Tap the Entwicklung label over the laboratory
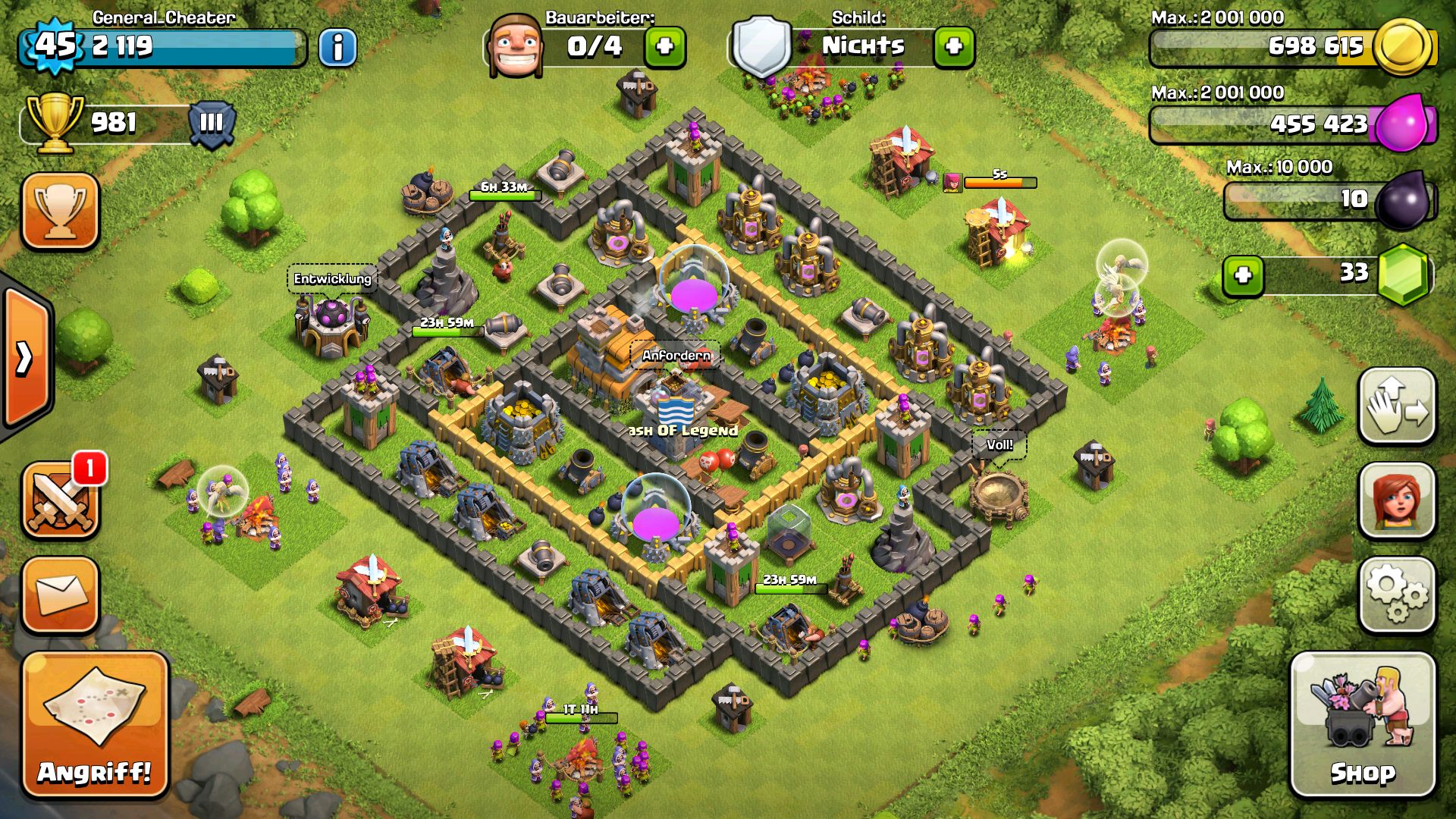Image resolution: width=1456 pixels, height=819 pixels. coord(332,279)
